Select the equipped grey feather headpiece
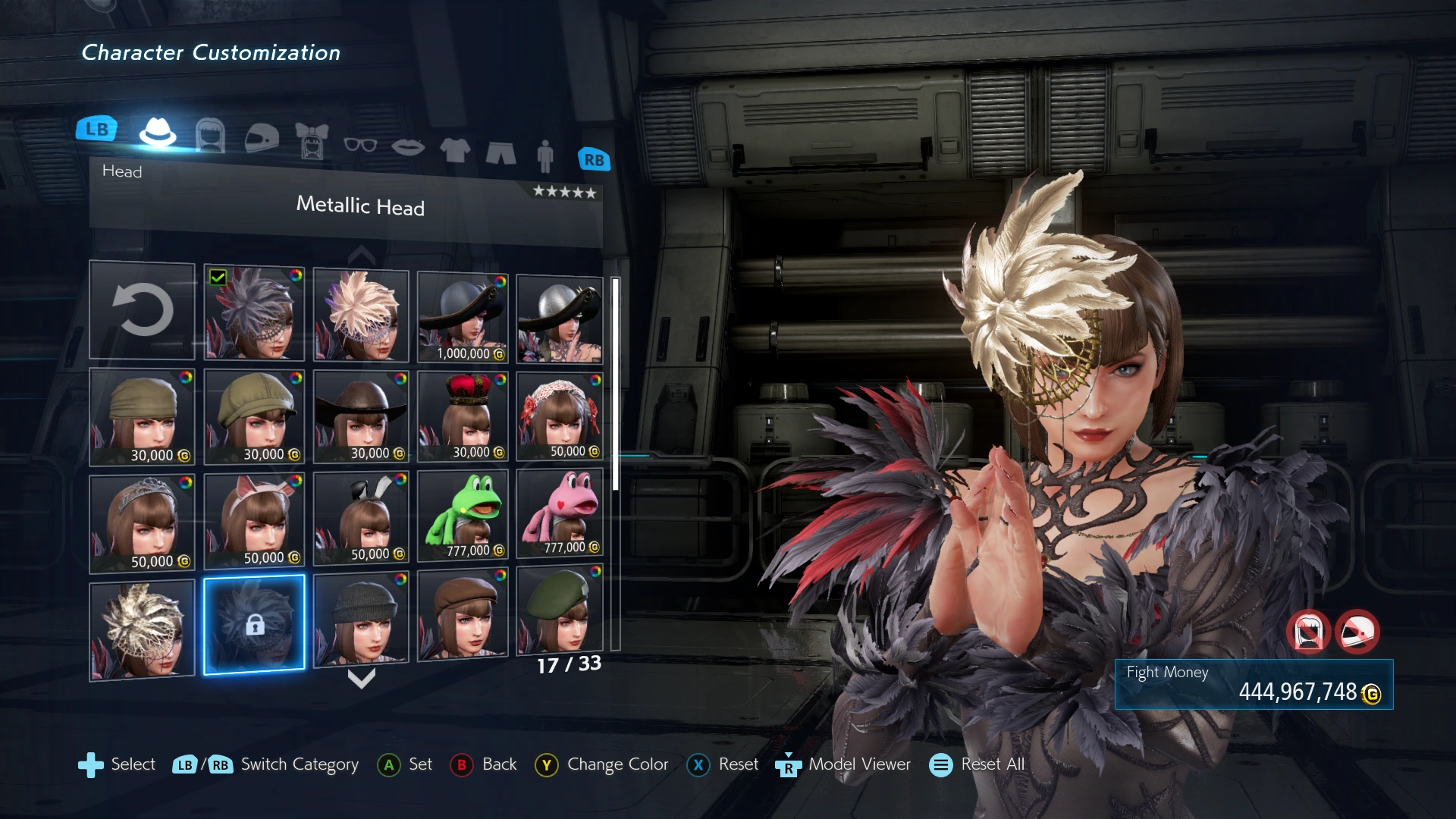The height and width of the screenshot is (819, 1456). click(254, 313)
